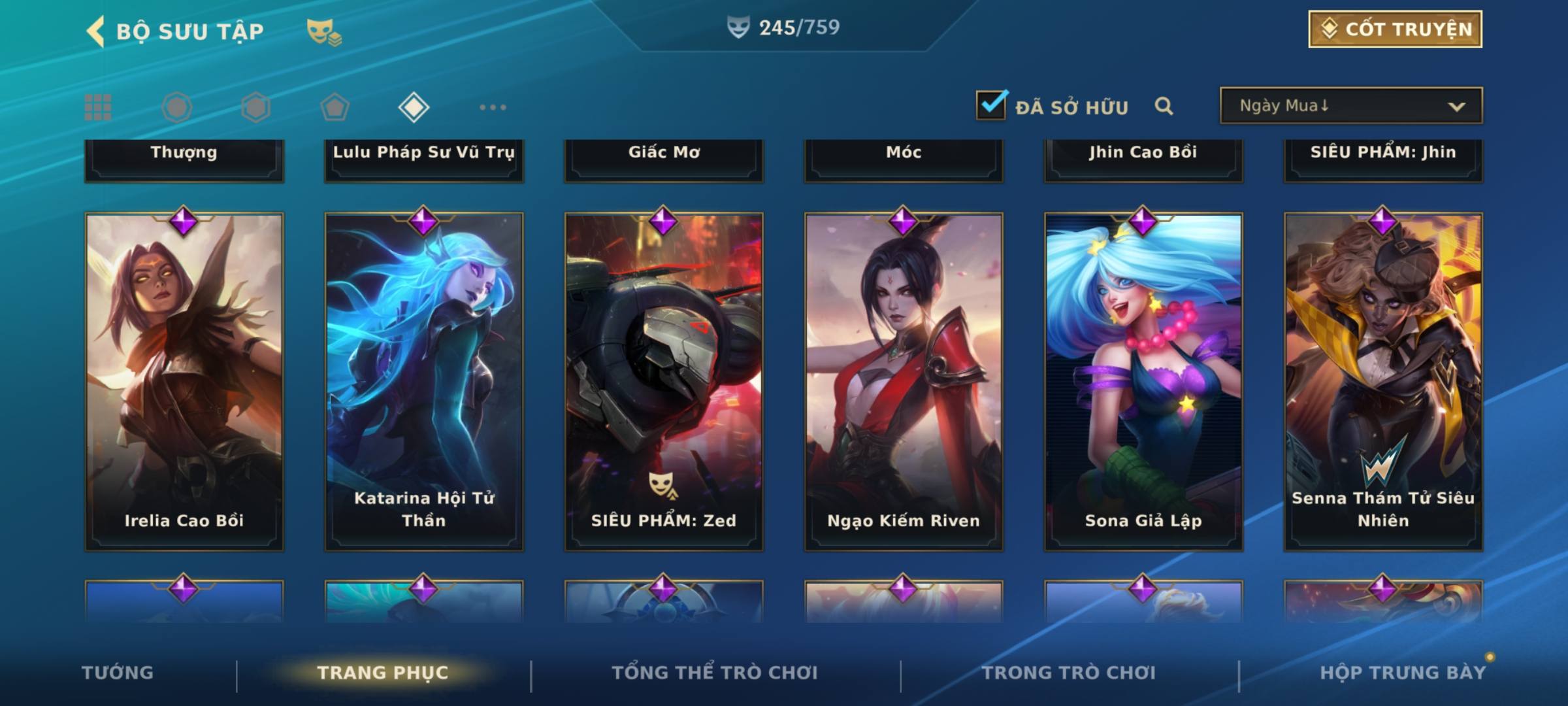Screen dimensions: 1568x706
Task: Open Senna Thám Tử Siêu Nhiên skin
Action: click(1383, 382)
